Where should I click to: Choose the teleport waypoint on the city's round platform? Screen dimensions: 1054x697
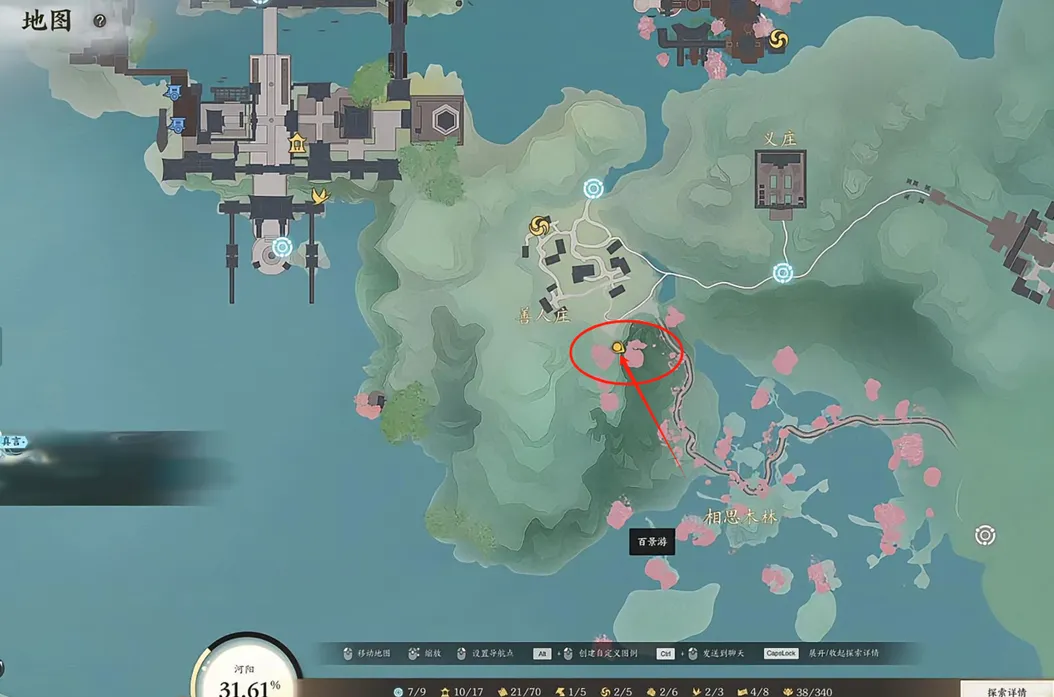282,247
